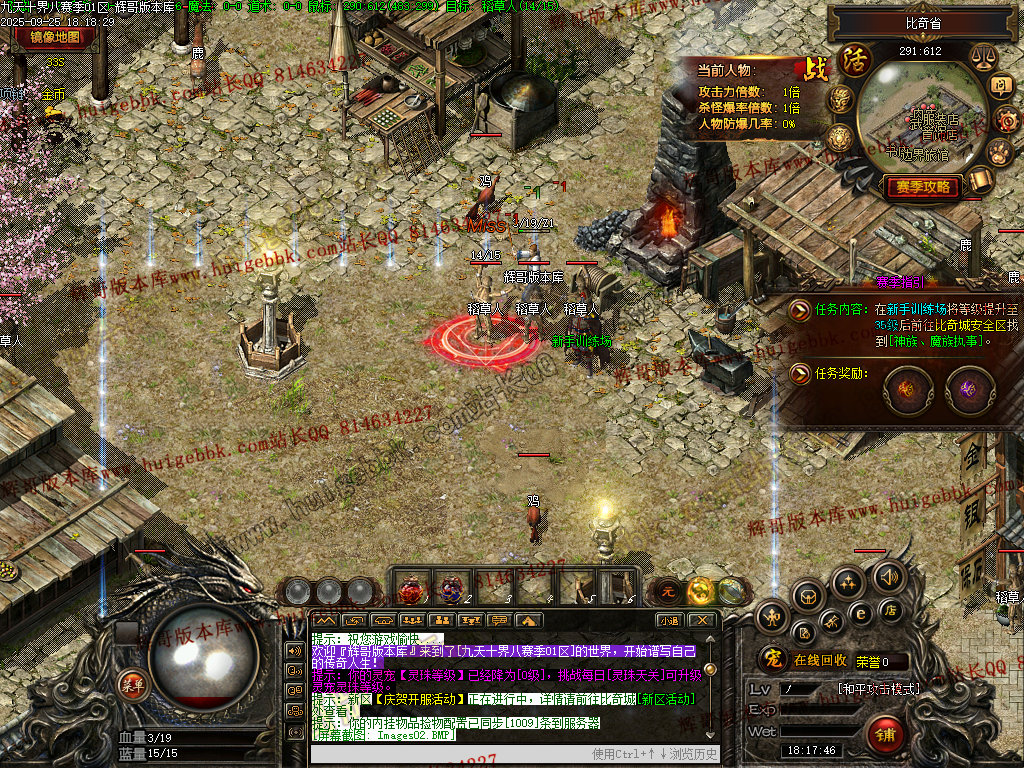Toggle the speaker sound button
This screenshot has height=768, width=1024.
887,576
